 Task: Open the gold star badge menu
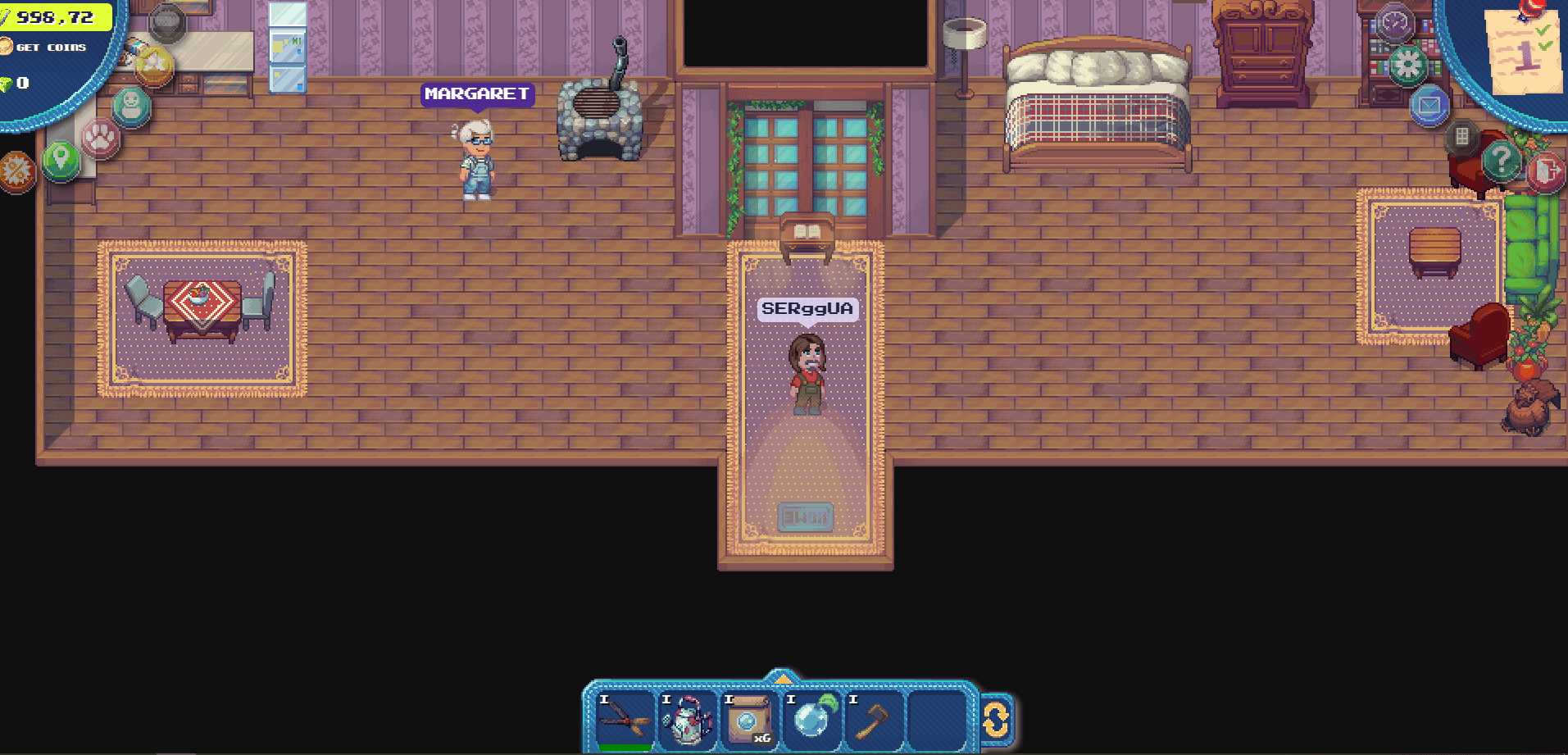tap(155, 66)
